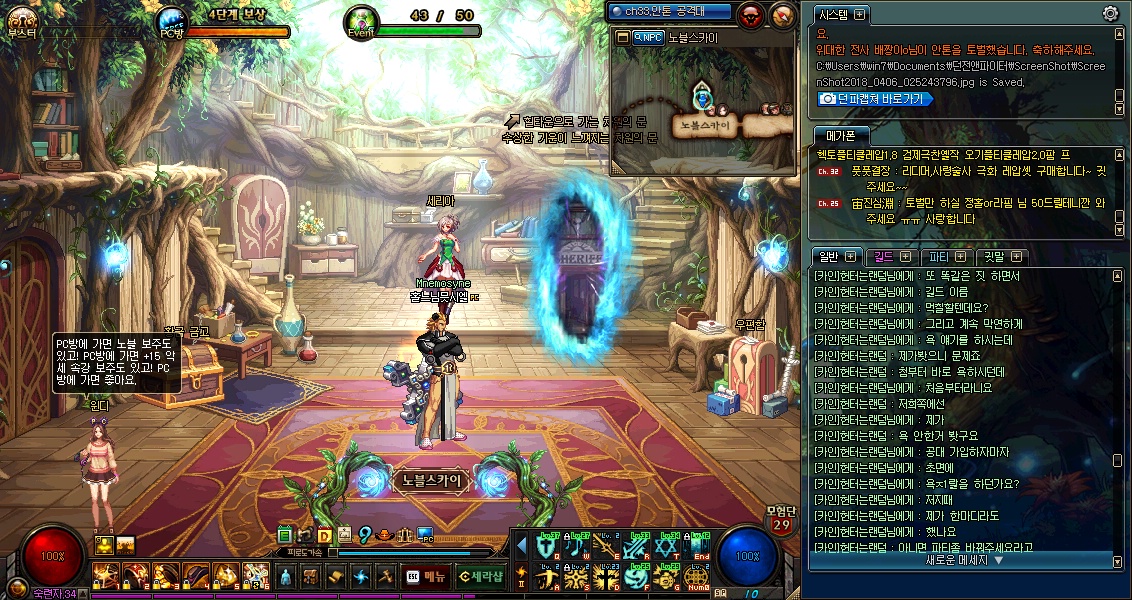Switch to the 길드 chat tab
Viewport: 1132px width, 600px height.
[888, 256]
